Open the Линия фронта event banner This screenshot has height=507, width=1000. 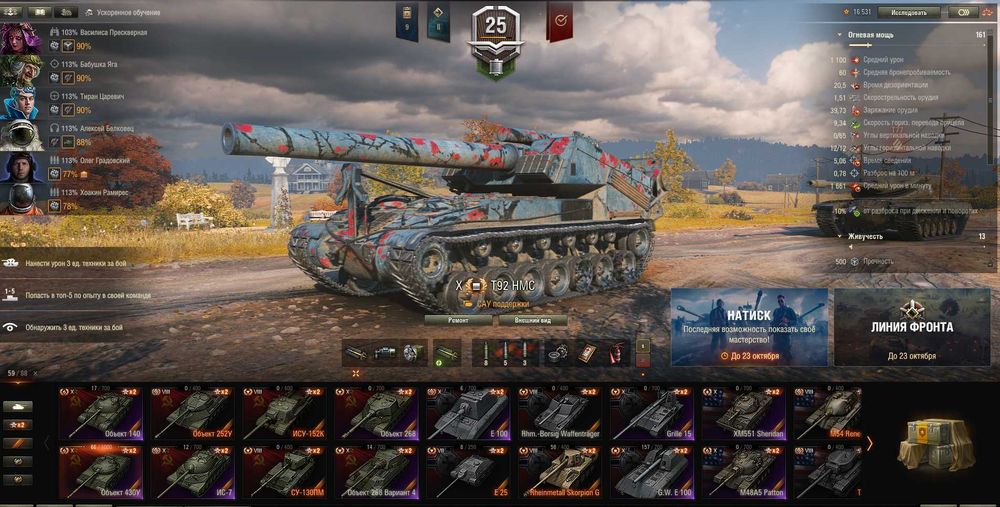point(911,327)
